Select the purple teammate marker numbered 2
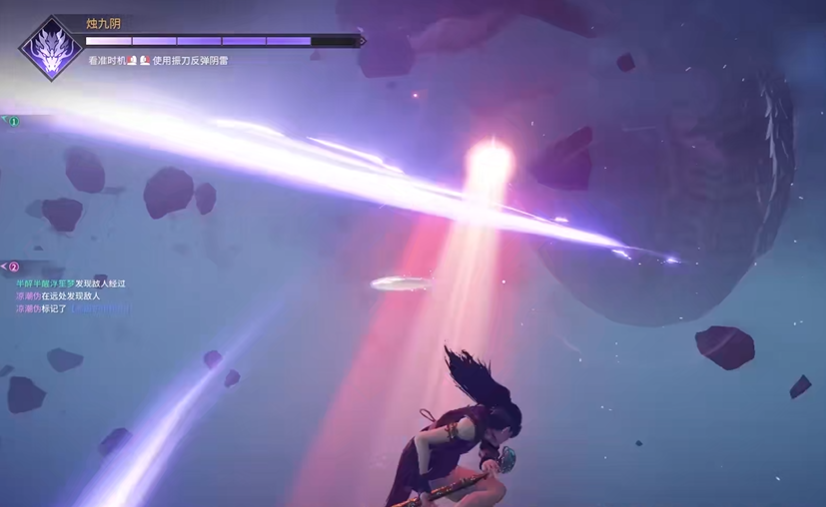 coord(14,267)
